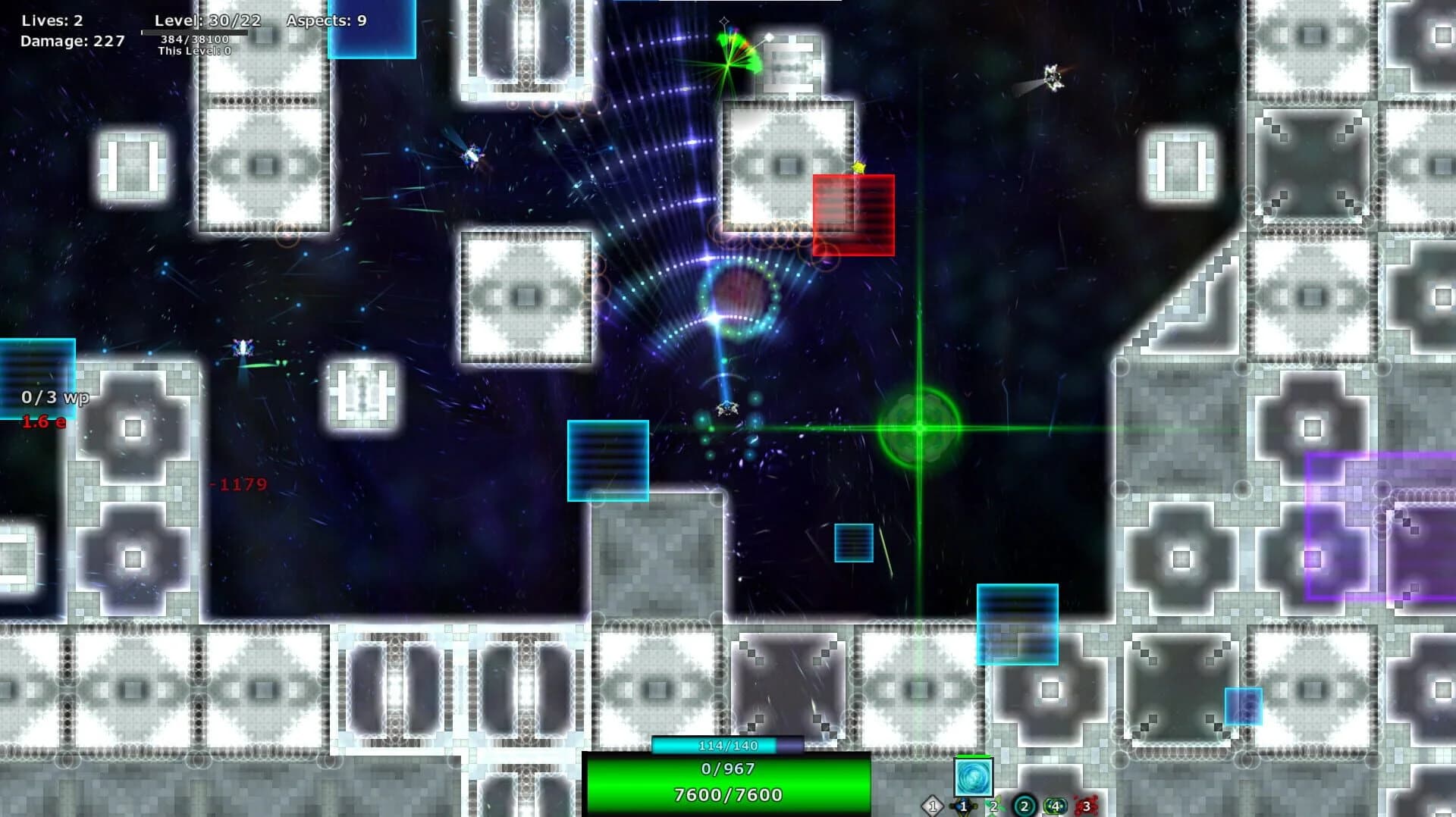This screenshot has height=817, width=1456.
Task: Toggle the striped cyan panel near the player ship
Action: click(607, 459)
